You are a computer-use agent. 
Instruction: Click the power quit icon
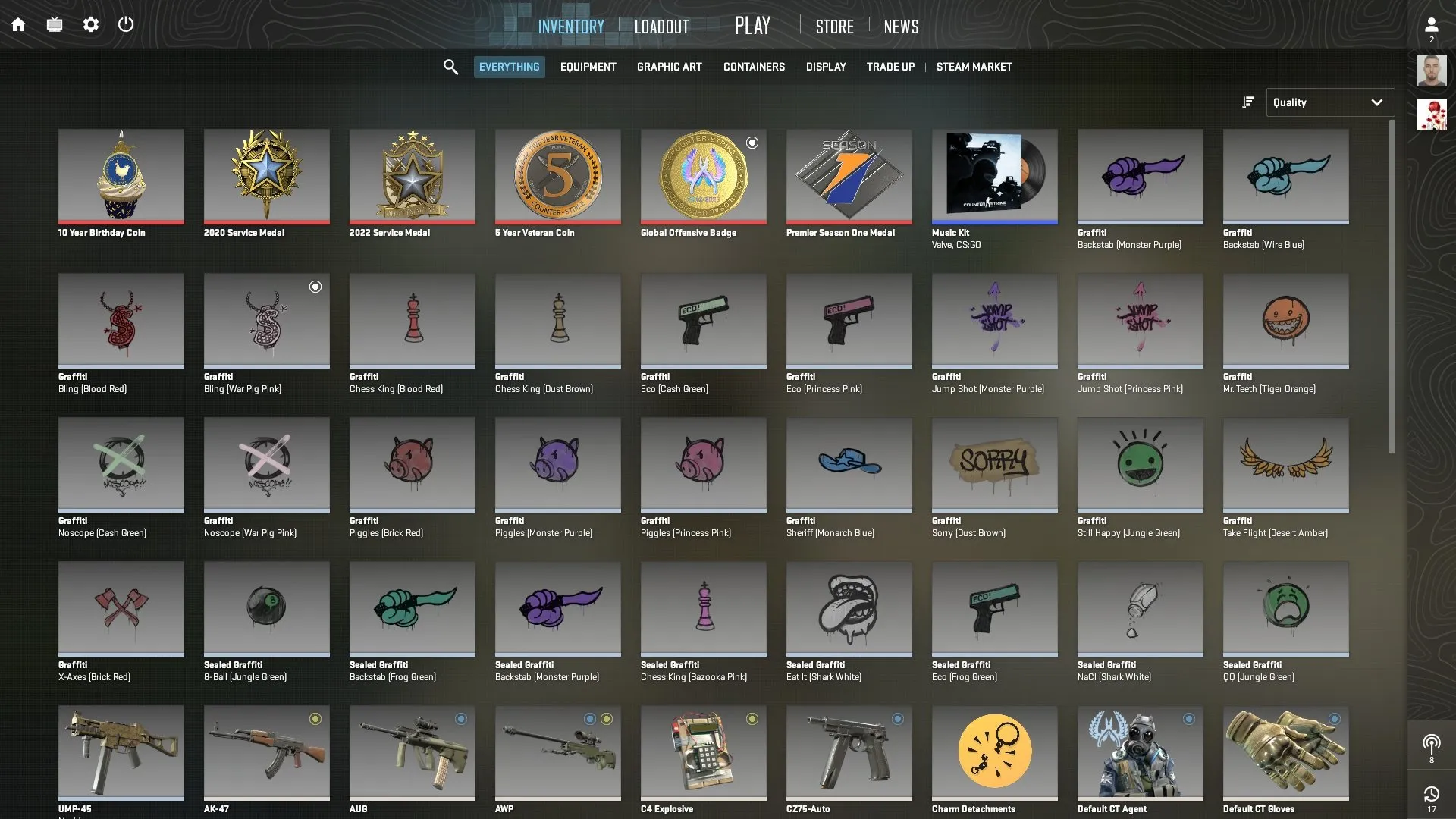(x=126, y=24)
